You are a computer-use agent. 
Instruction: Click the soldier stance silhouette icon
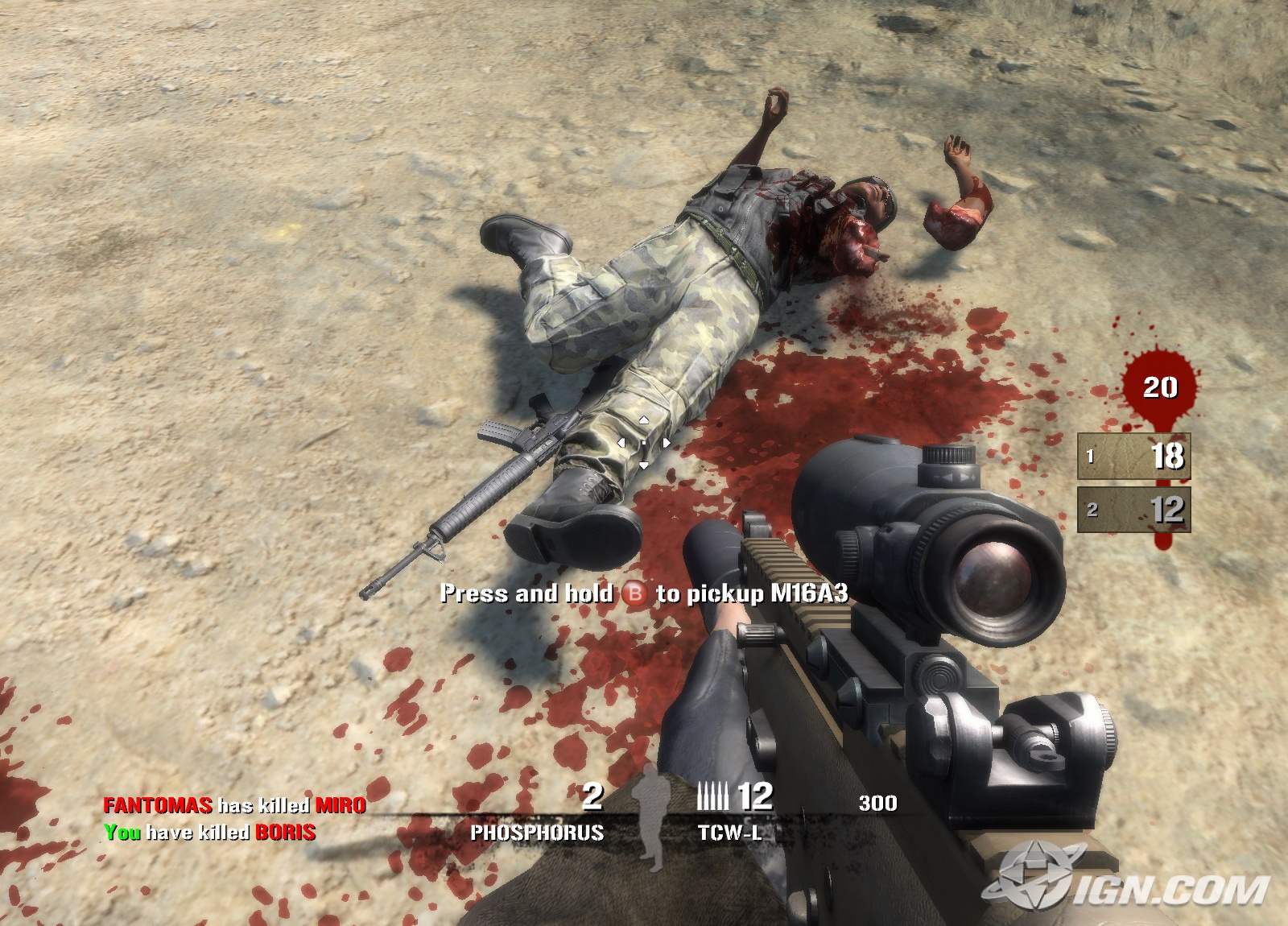[x=649, y=817]
